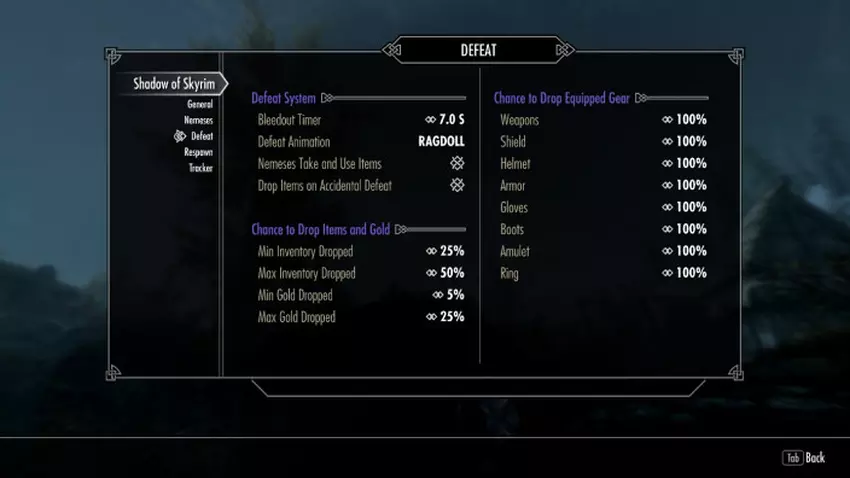This screenshot has width=850, height=478.
Task: Select the Shadow of Skyrim mod entry
Action: pyautogui.click(x=176, y=84)
